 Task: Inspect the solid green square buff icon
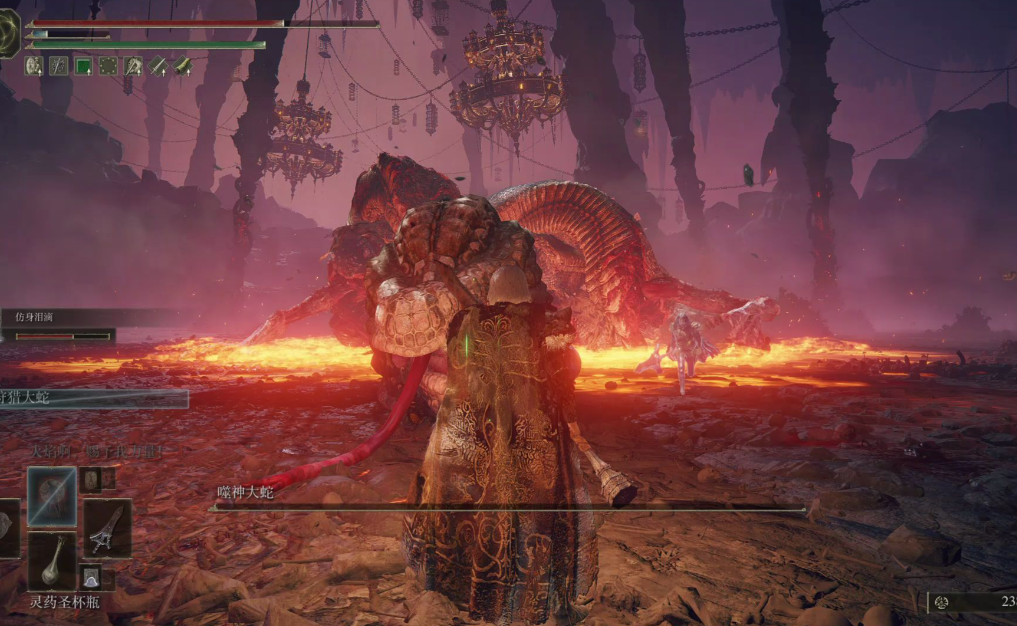coord(84,66)
